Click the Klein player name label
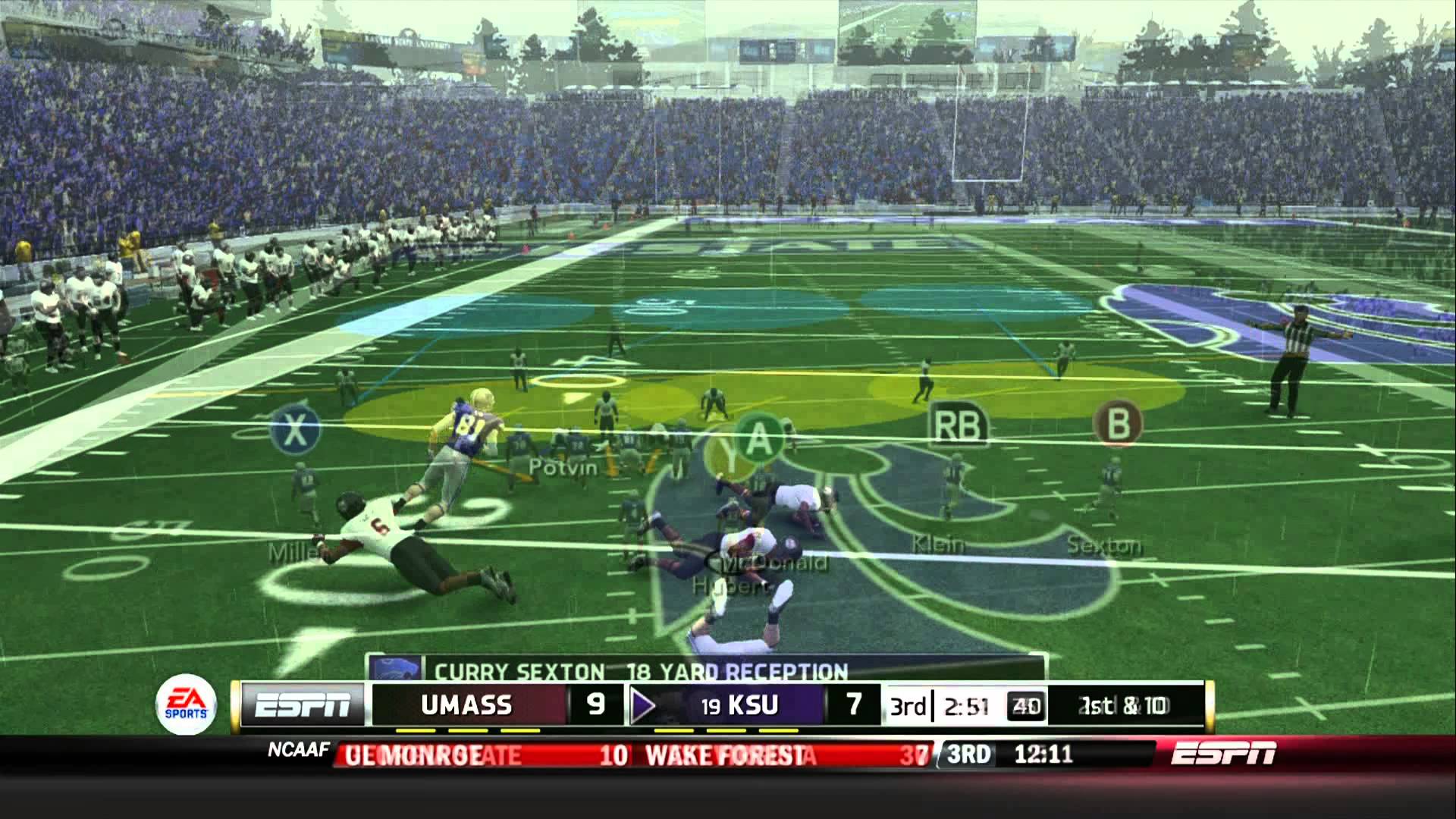 (937, 543)
